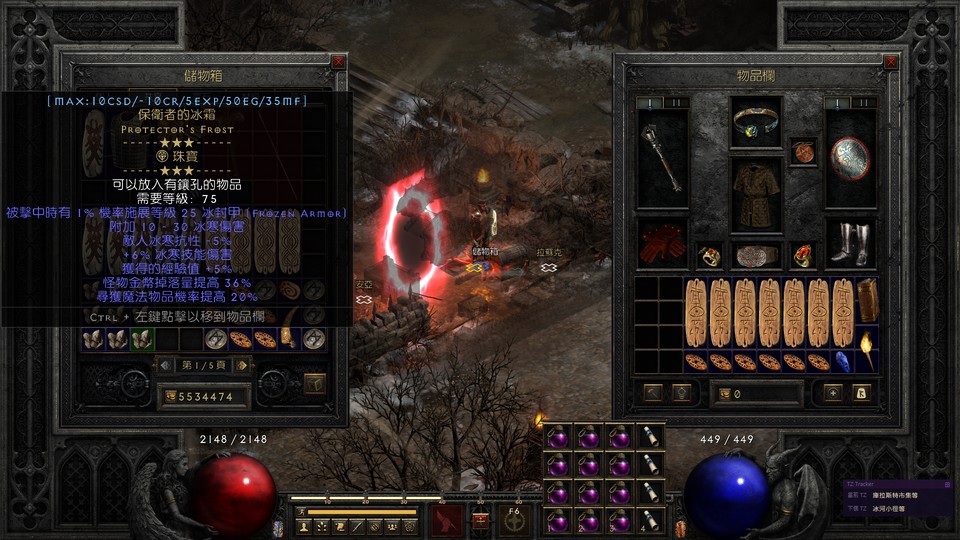Select the equipped mace weapon slot
The width and height of the screenshot is (960, 540).
(662, 158)
